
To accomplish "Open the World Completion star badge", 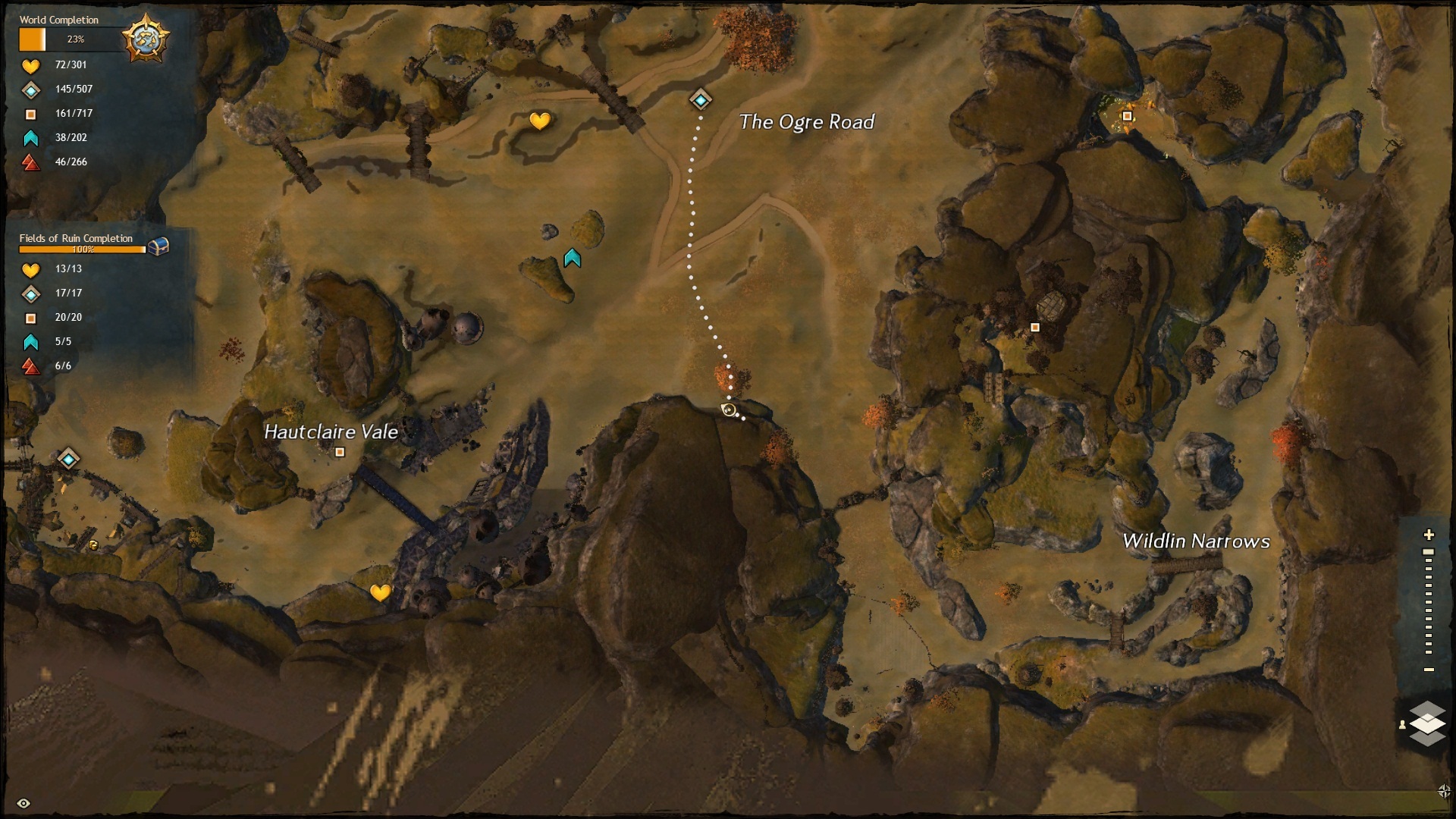I will click(x=145, y=38).
